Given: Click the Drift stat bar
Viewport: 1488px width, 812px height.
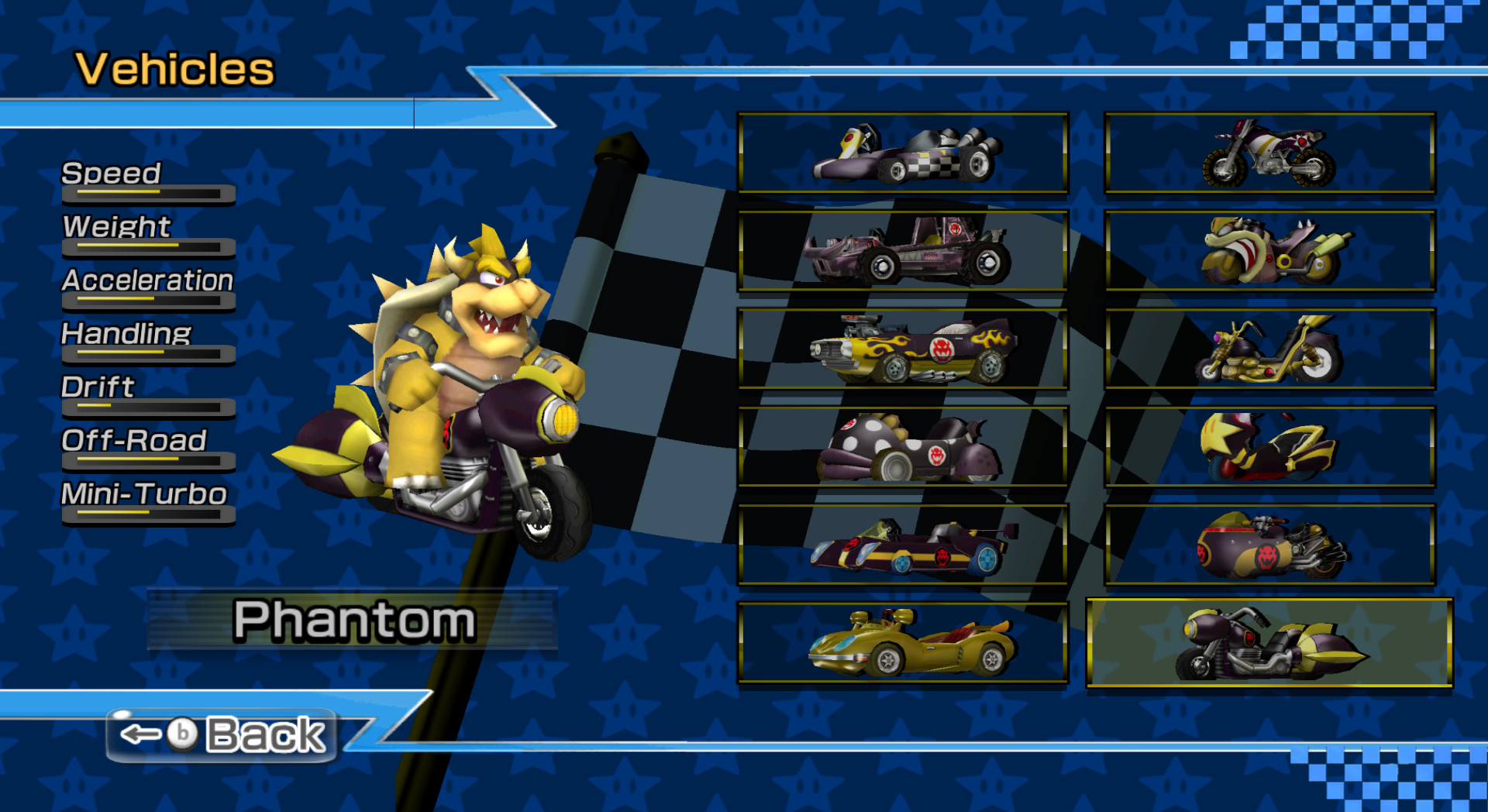Looking at the screenshot, I should click(147, 407).
